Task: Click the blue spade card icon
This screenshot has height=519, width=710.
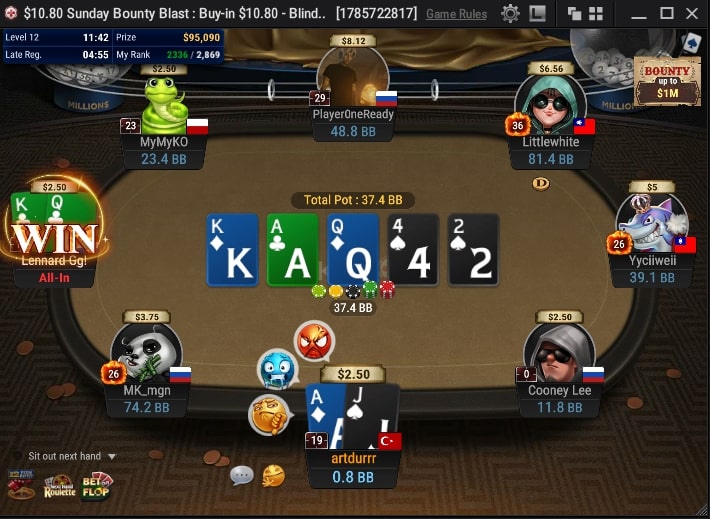Action: click(690, 43)
